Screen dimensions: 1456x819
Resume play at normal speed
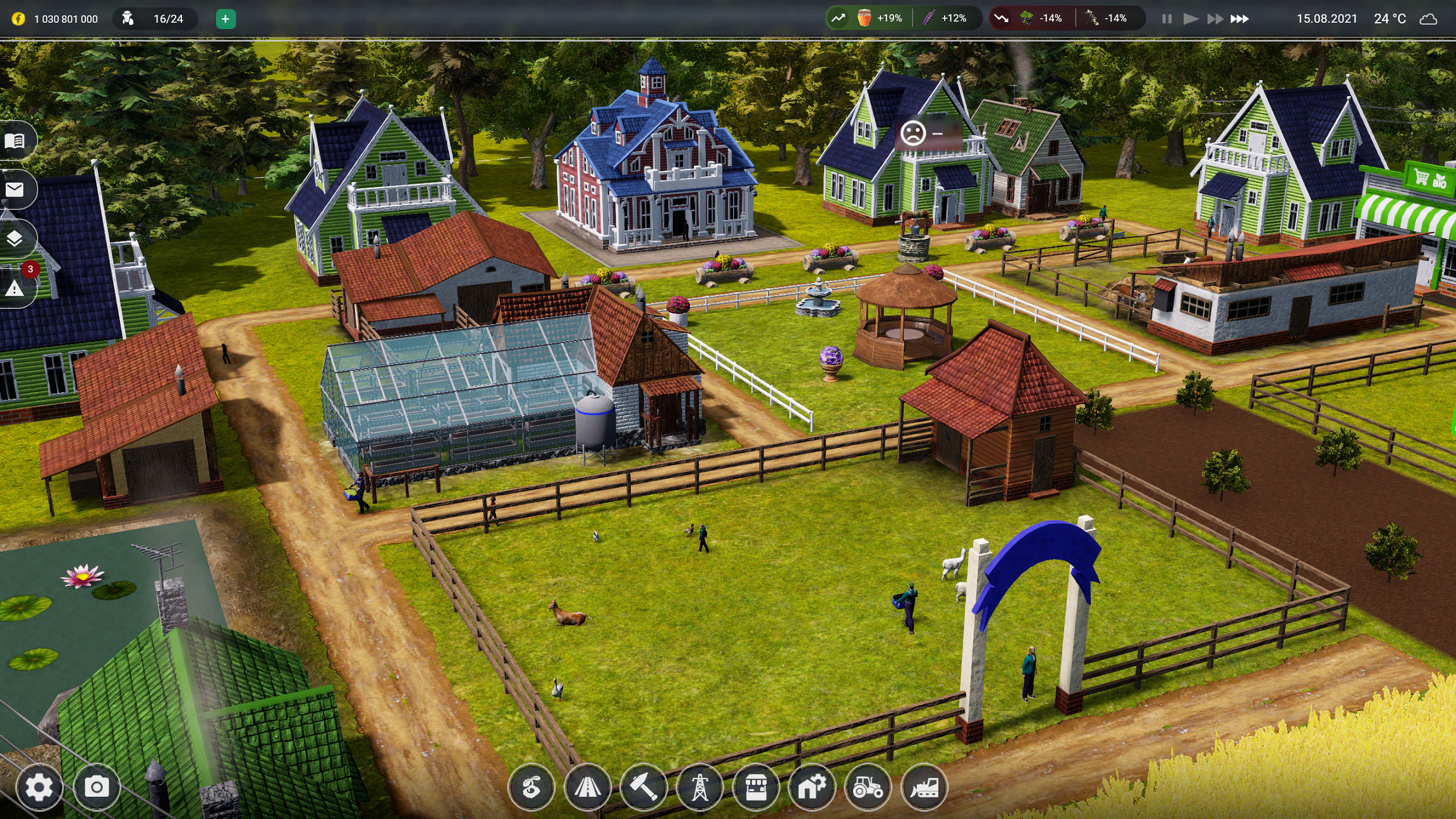[x=1191, y=19]
